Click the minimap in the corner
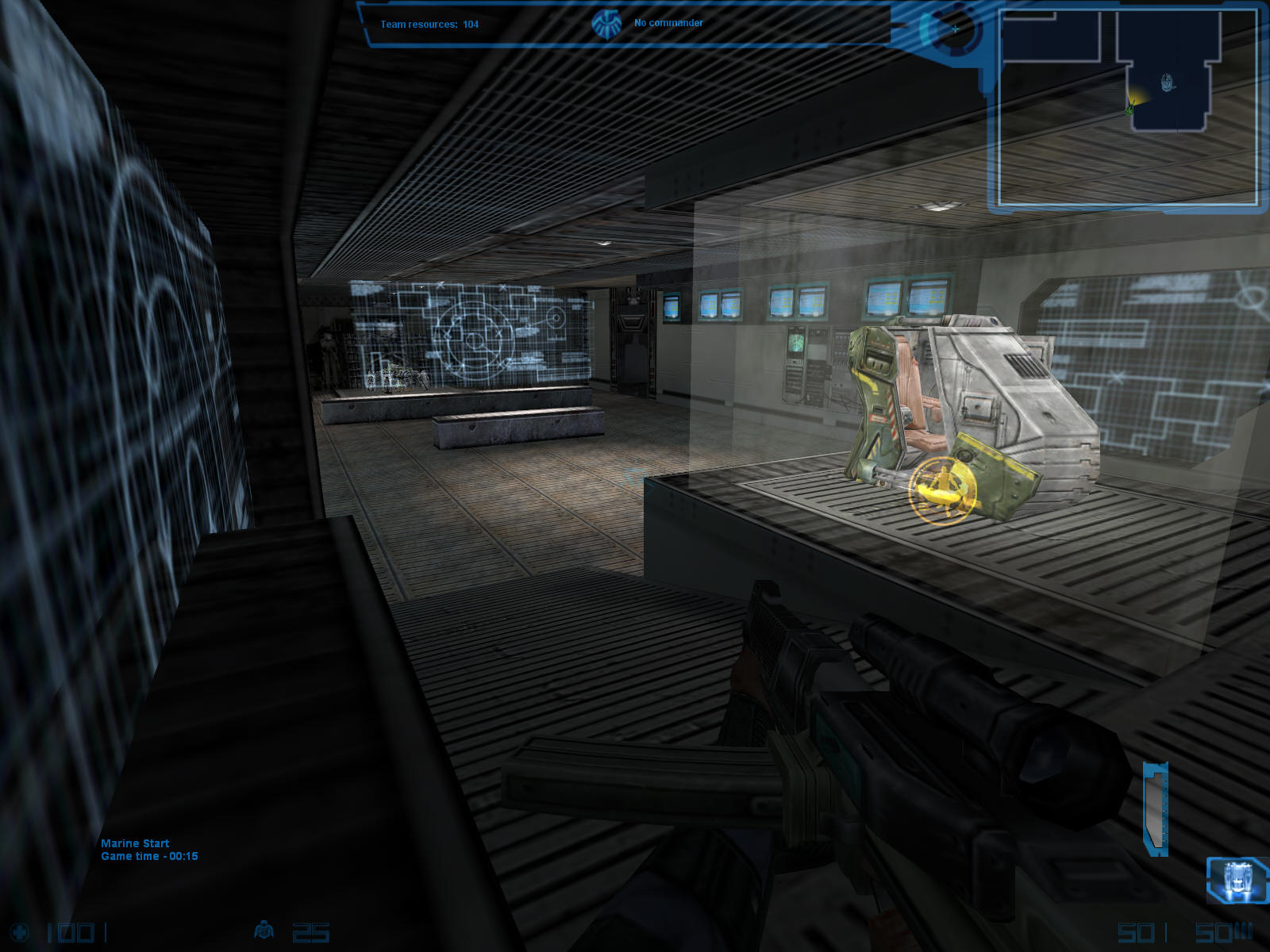Image resolution: width=1270 pixels, height=952 pixels. coord(1127,107)
